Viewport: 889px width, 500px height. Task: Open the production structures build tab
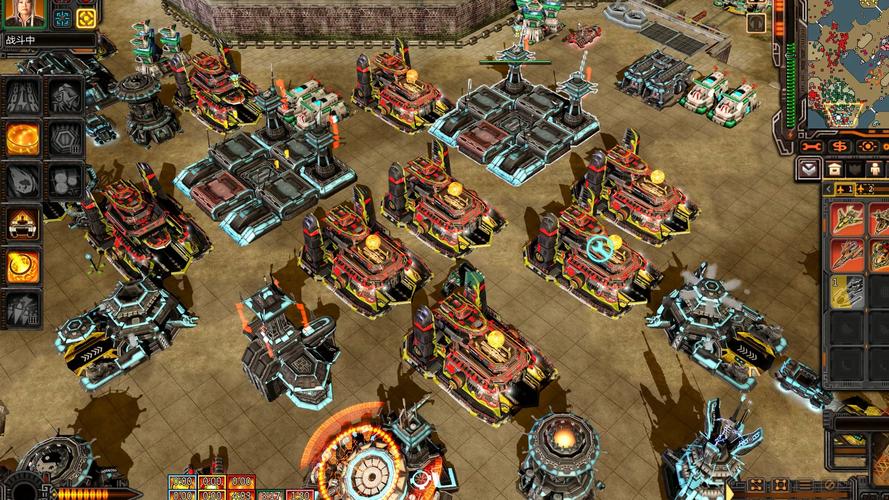pos(834,169)
